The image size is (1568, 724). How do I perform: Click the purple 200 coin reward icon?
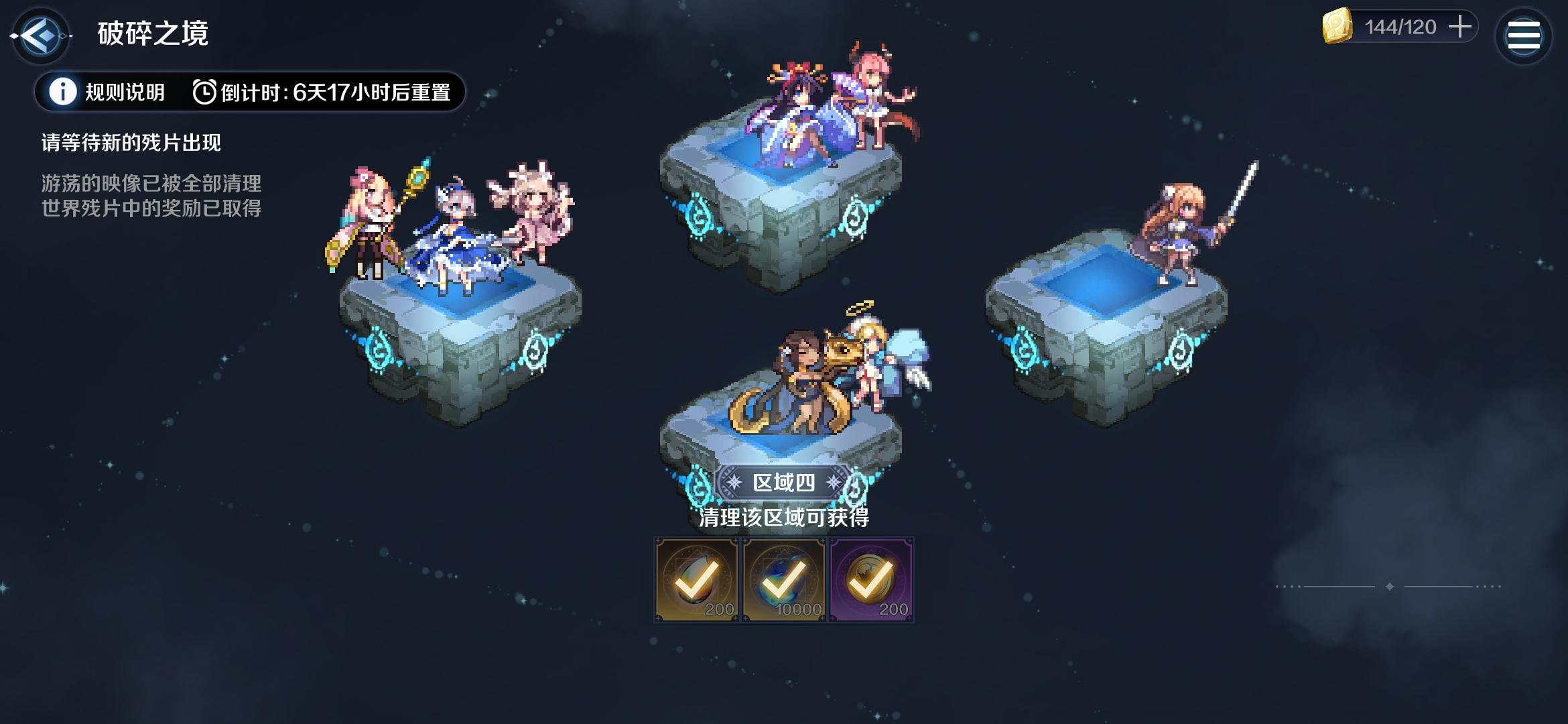pos(871,577)
